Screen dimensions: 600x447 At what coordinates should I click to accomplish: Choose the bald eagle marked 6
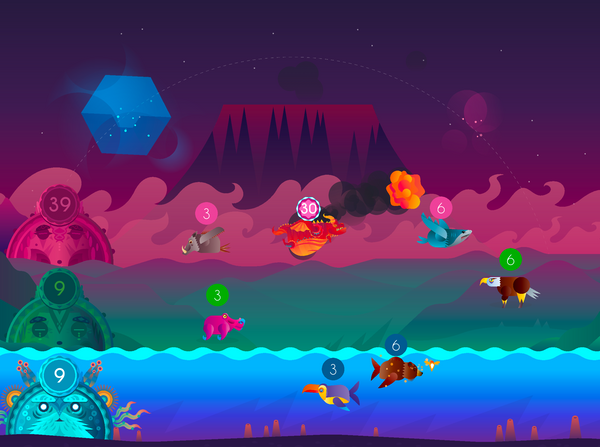click(511, 288)
